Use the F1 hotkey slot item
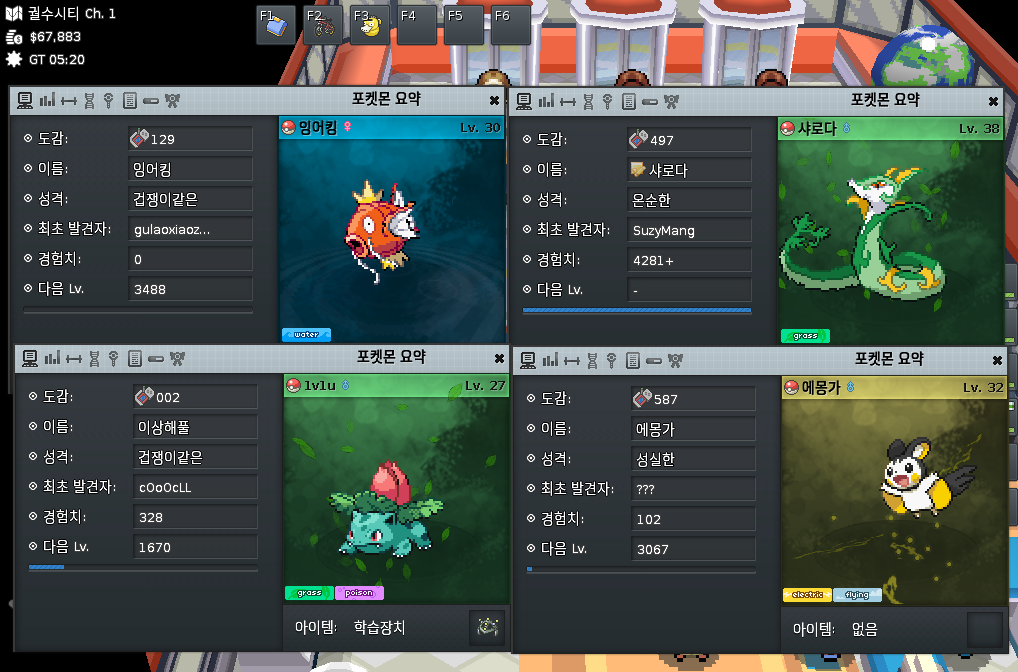The image size is (1018, 672). click(276, 25)
